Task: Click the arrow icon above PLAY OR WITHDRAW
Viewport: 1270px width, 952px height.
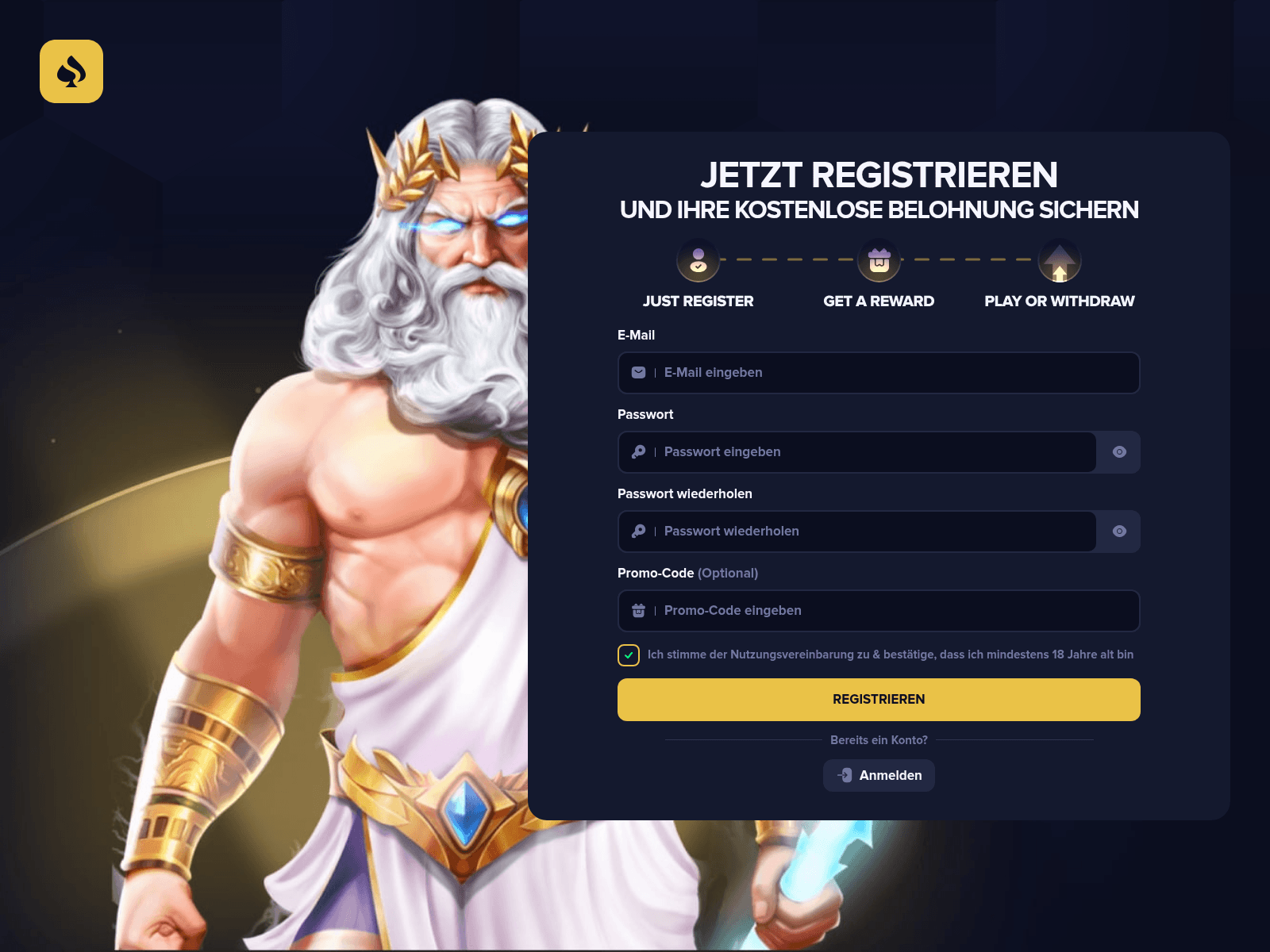Action: [x=1059, y=260]
